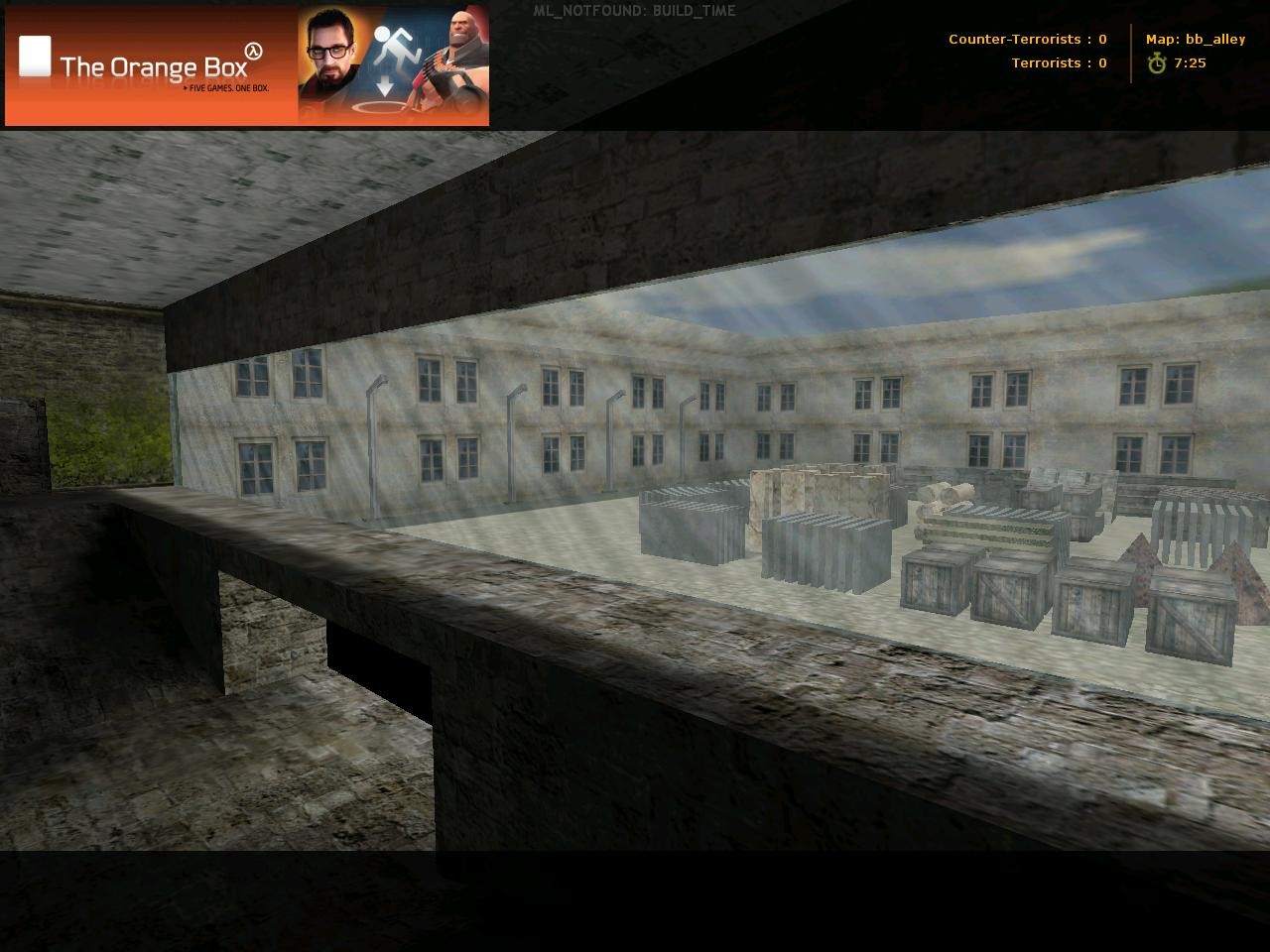
Task: Open The Orange Box advertisement banner
Action: pyautogui.click(x=246, y=64)
